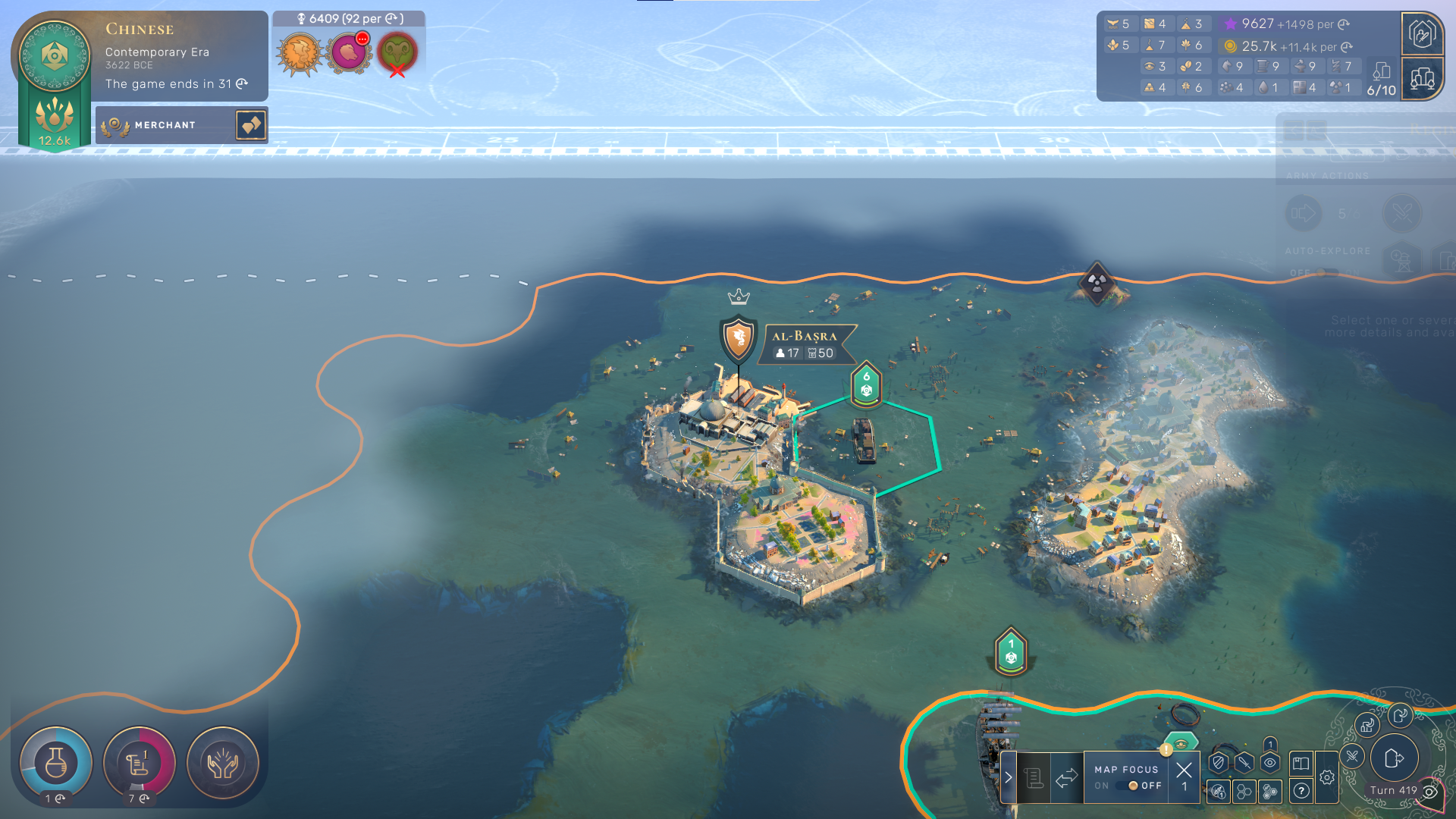
Task: Close the Map Focus panel
Action: click(x=1184, y=770)
